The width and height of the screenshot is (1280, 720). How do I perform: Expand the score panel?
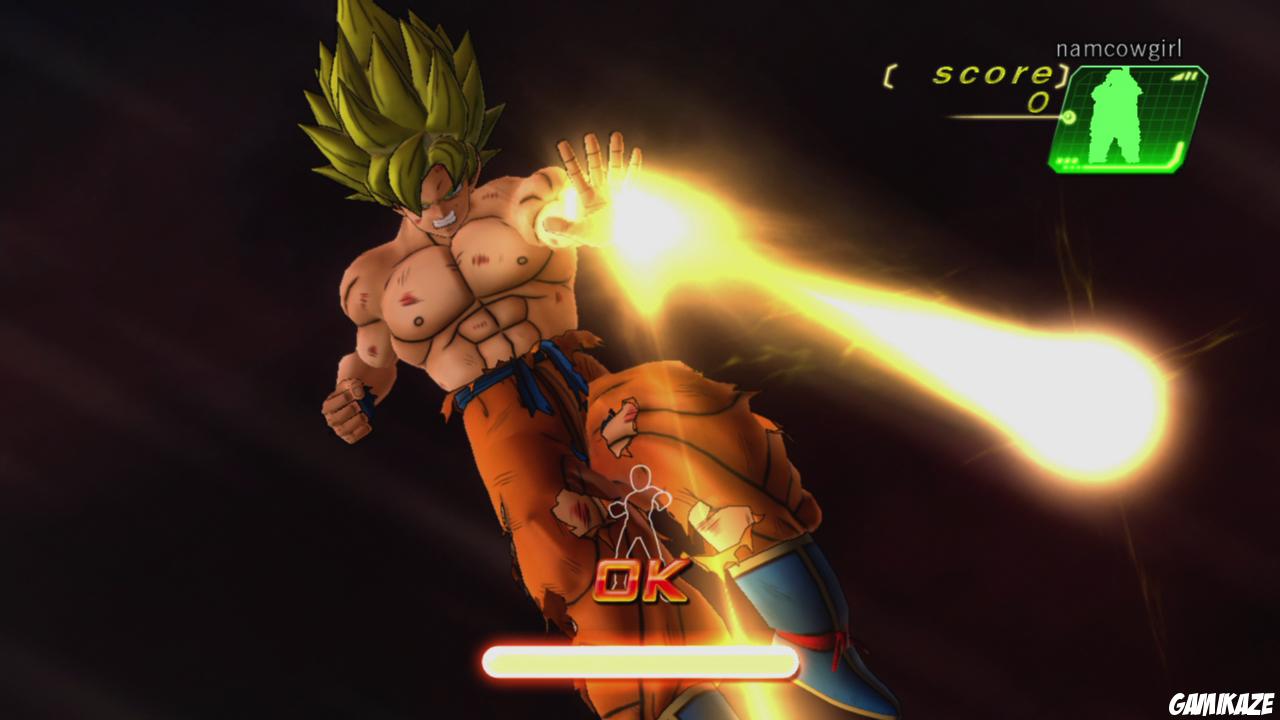click(975, 85)
